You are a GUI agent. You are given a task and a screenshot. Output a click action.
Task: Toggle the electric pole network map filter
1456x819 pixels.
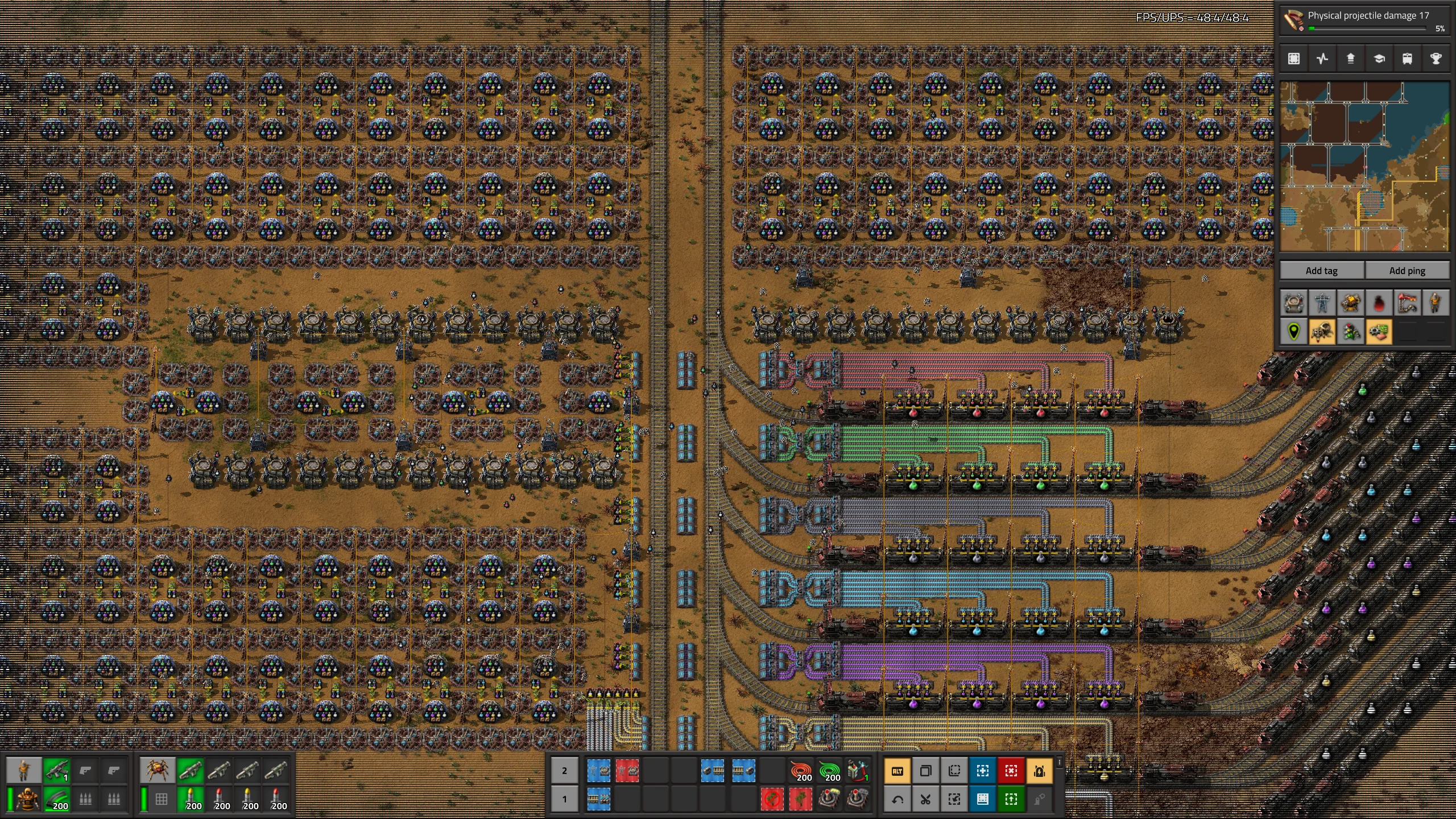1322,303
